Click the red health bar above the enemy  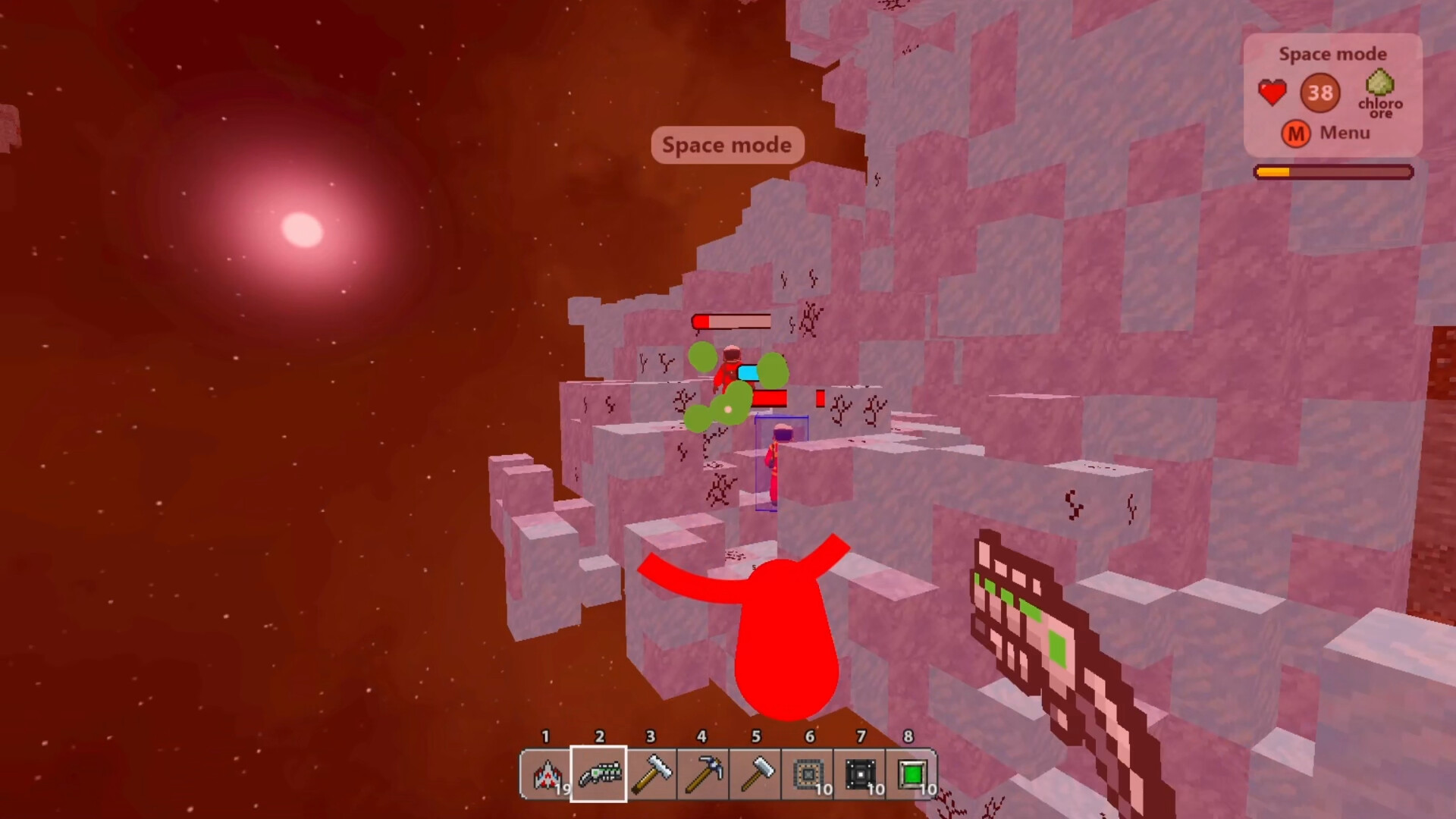click(x=732, y=322)
